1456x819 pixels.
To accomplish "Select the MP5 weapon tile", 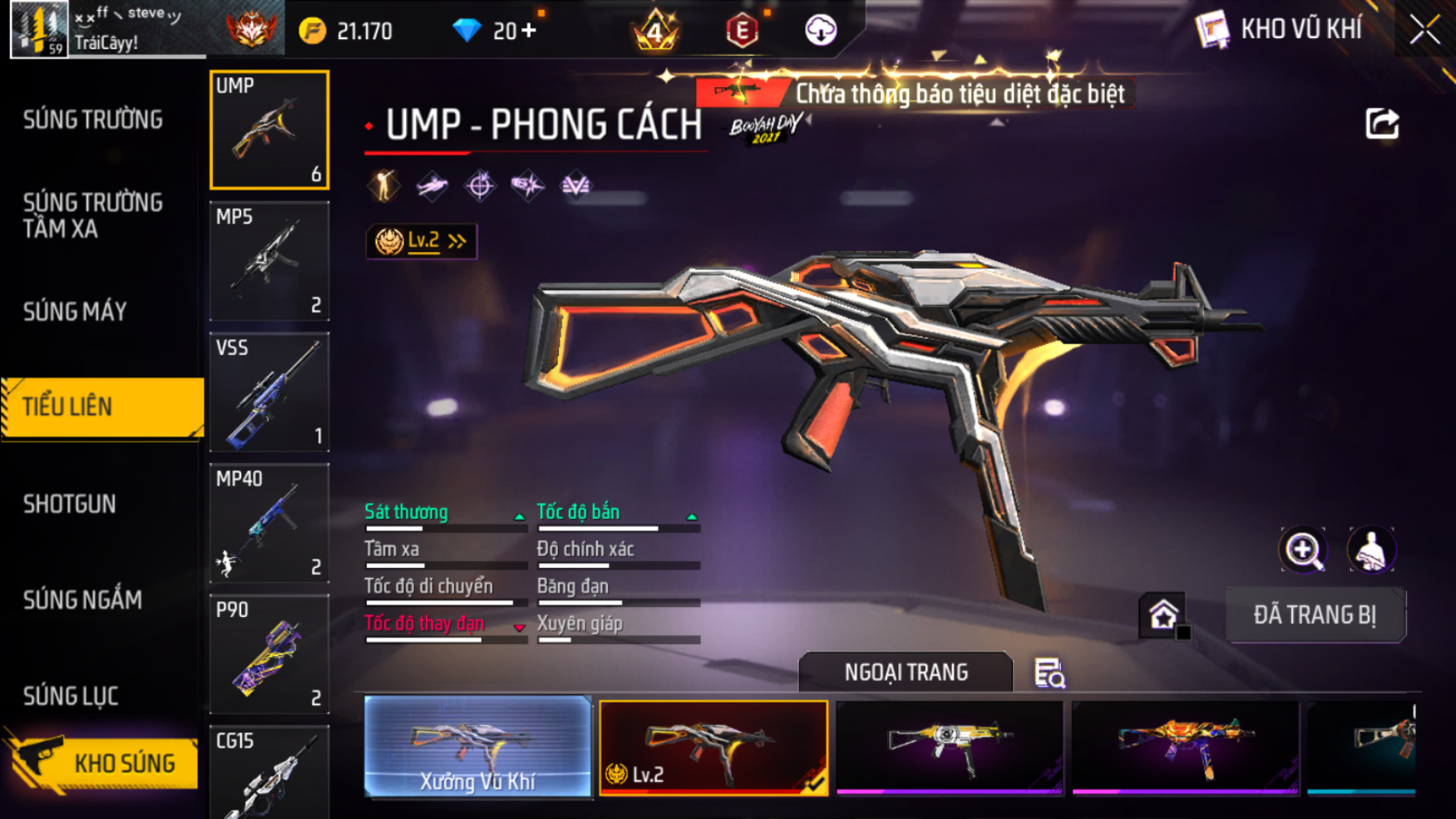I will point(269,261).
